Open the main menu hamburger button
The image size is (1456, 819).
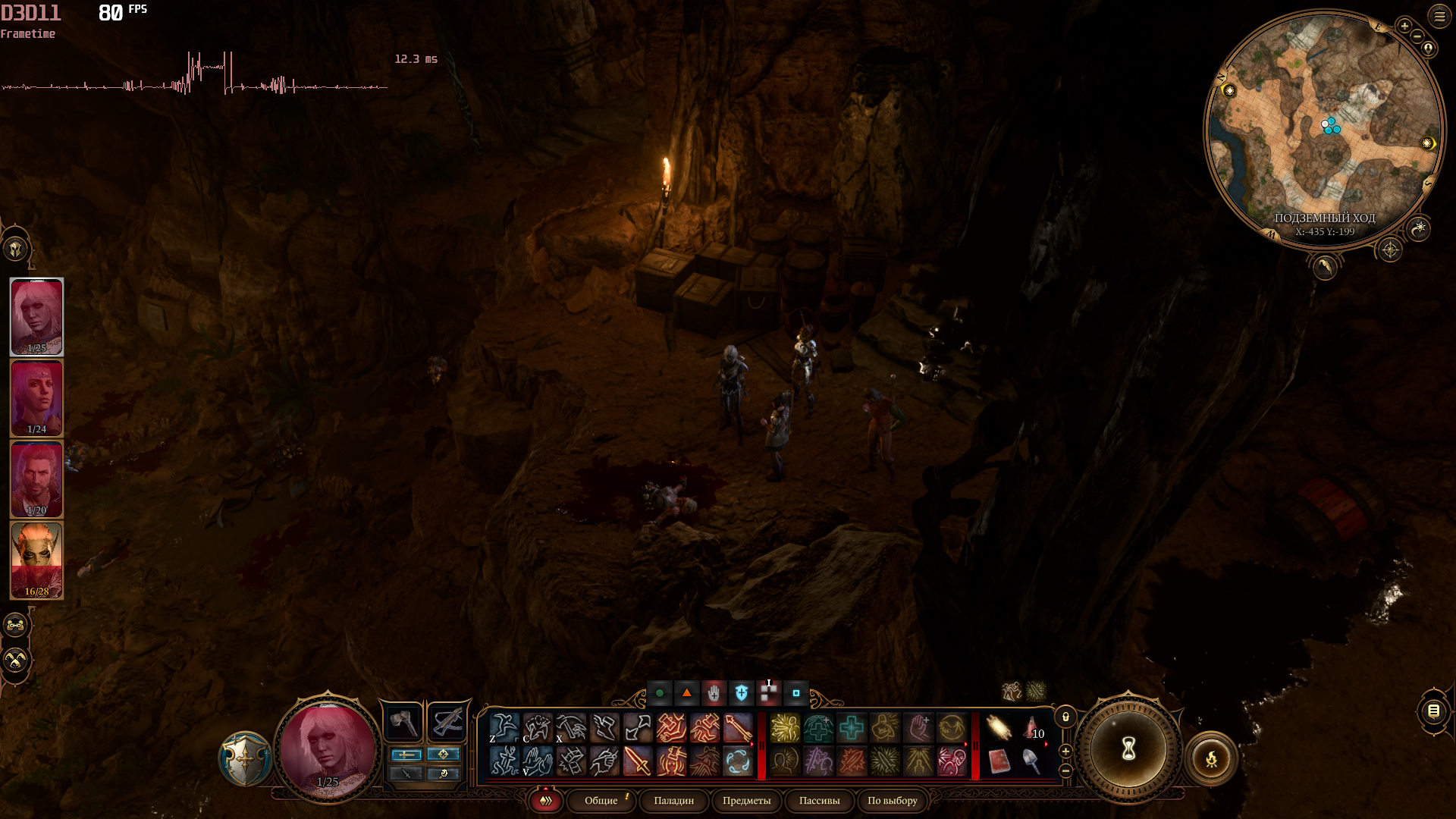[x=1439, y=16]
